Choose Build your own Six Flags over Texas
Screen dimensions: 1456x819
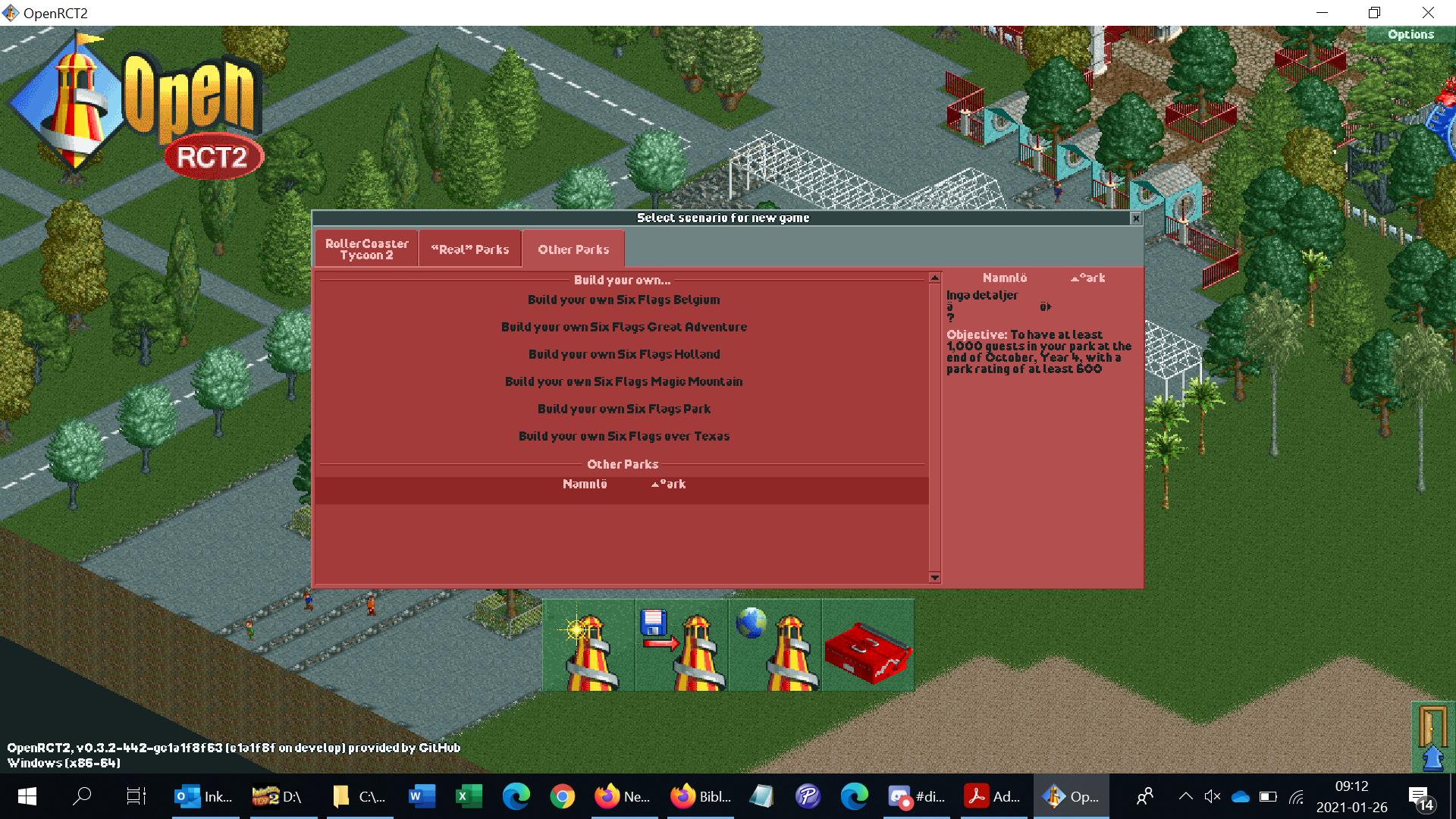point(623,436)
